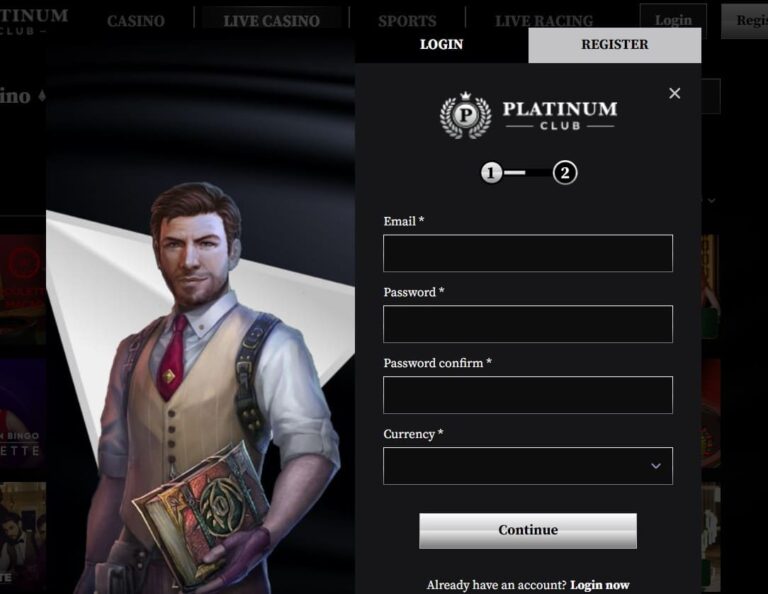Select the Password confirm field
The height and width of the screenshot is (594, 768).
point(527,395)
